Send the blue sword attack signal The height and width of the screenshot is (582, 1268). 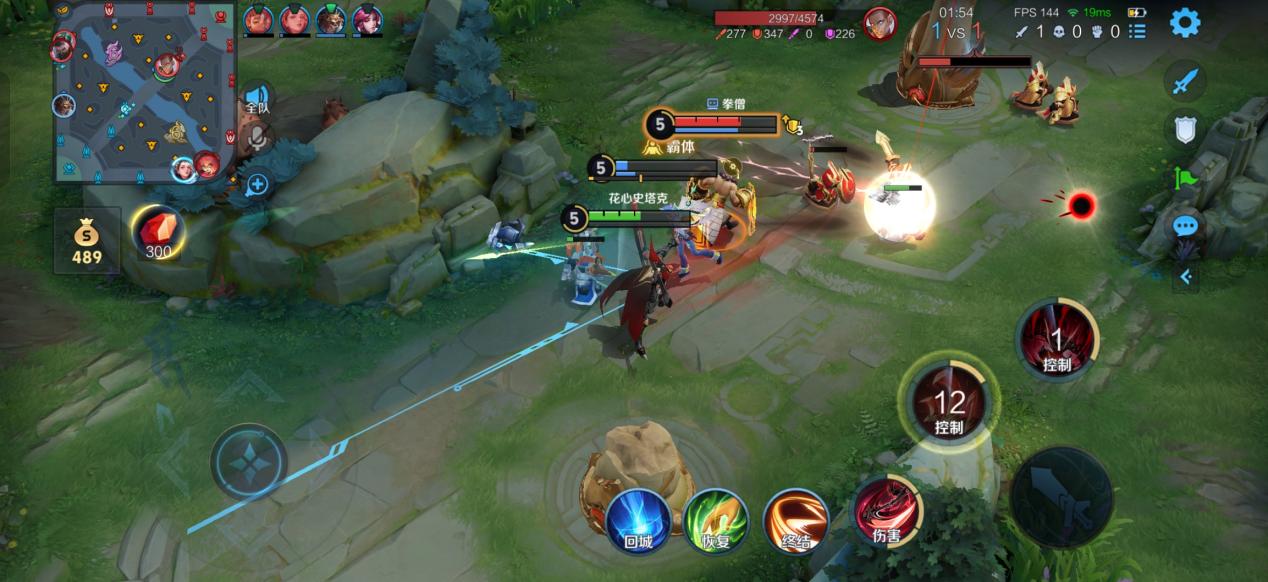tap(1185, 81)
